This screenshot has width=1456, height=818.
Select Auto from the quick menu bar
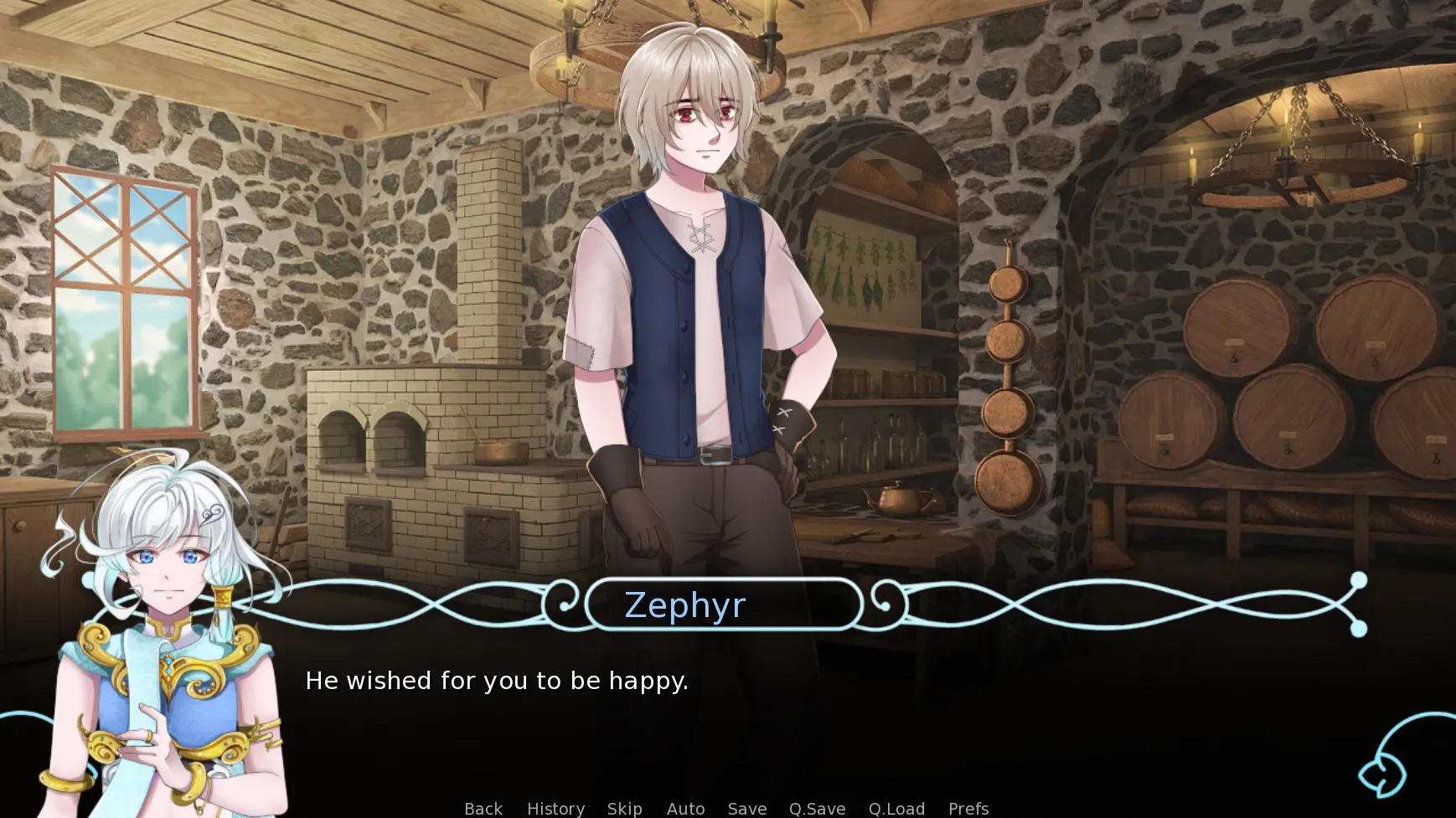pos(685,808)
